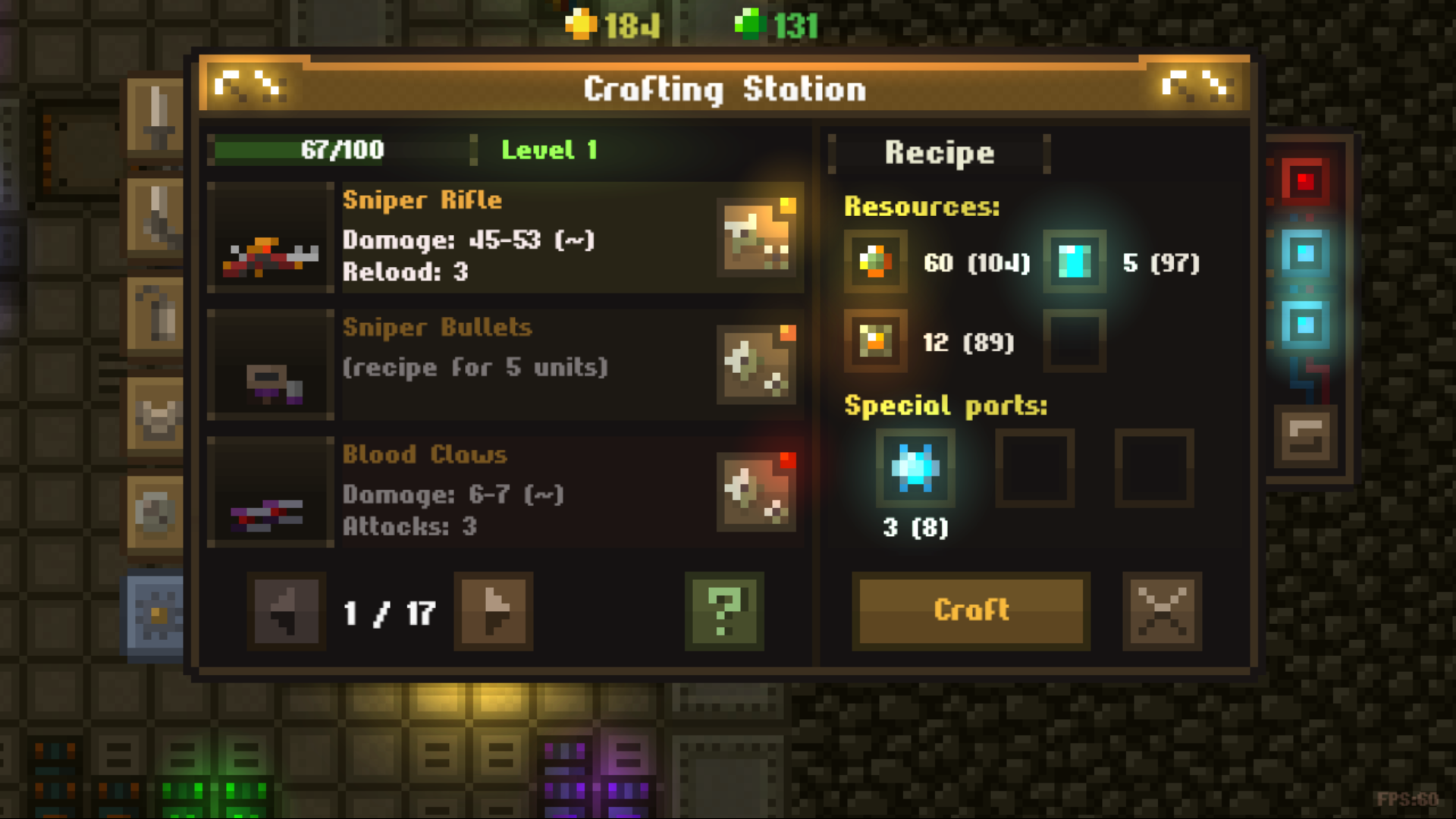Click the orange resource icon showing 60
1456x819 pixels.
[x=874, y=262]
